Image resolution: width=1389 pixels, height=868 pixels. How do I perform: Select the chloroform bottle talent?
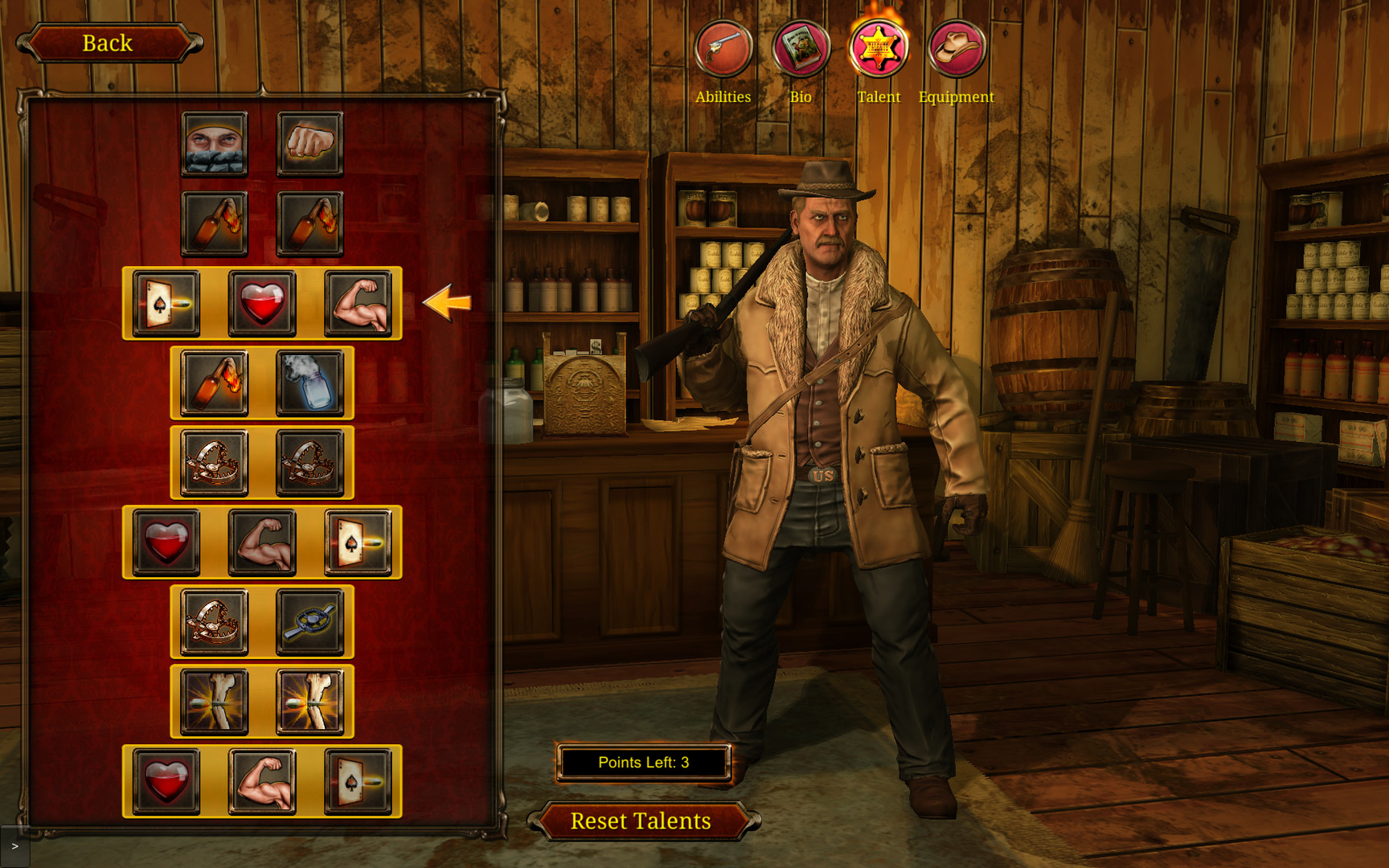(310, 383)
